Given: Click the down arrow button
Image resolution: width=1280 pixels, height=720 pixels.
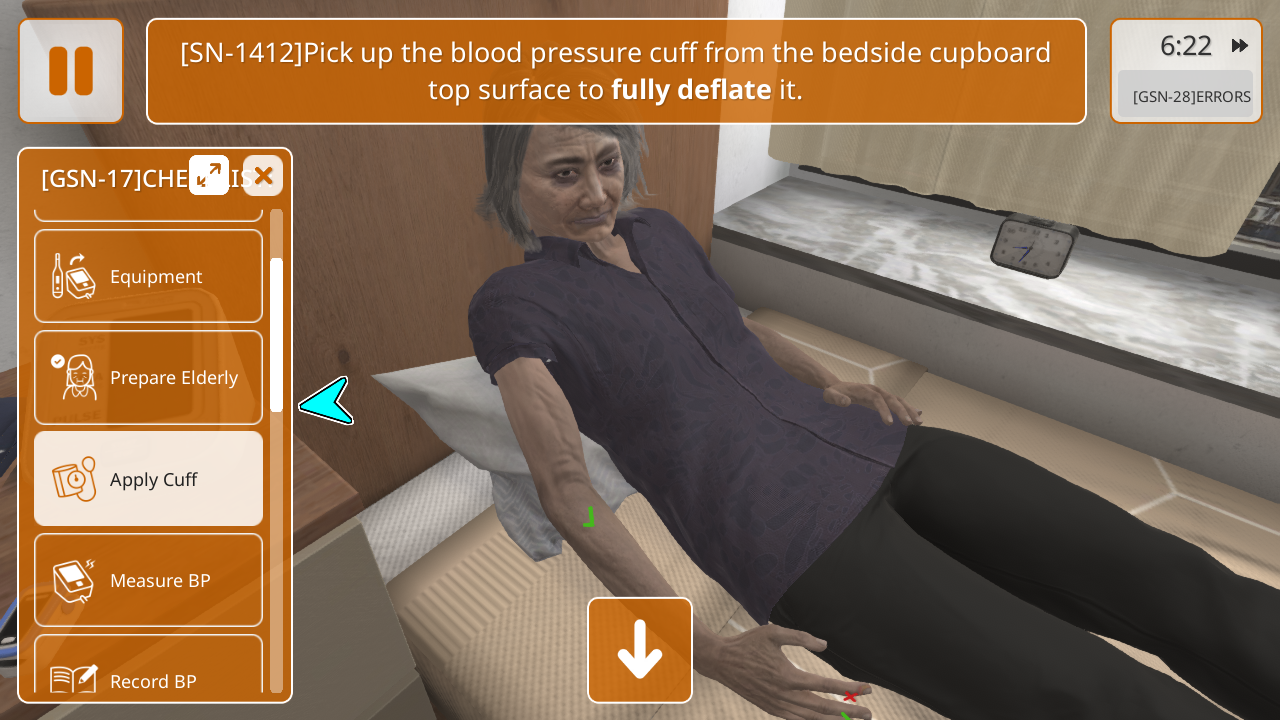Looking at the screenshot, I should point(640,650).
